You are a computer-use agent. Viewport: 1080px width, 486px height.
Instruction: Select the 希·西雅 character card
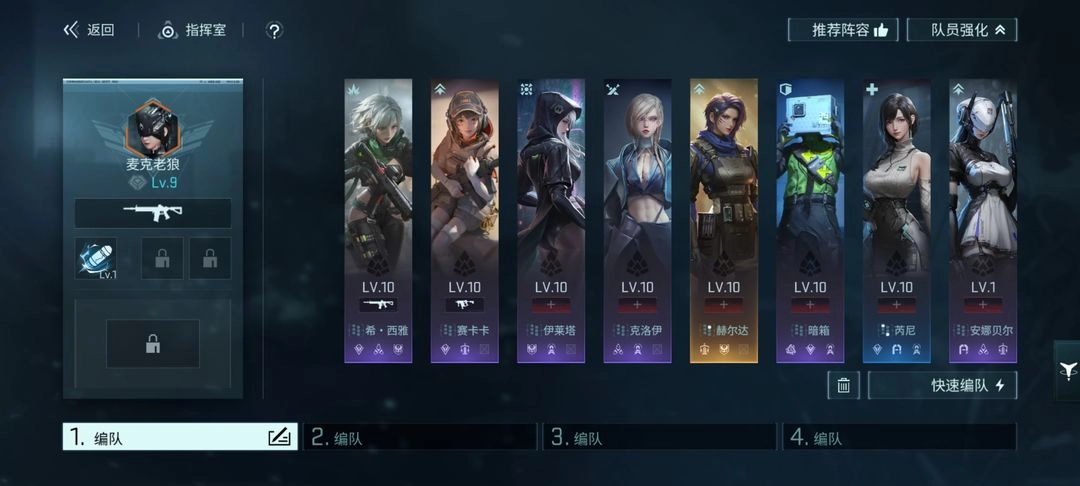[378, 220]
